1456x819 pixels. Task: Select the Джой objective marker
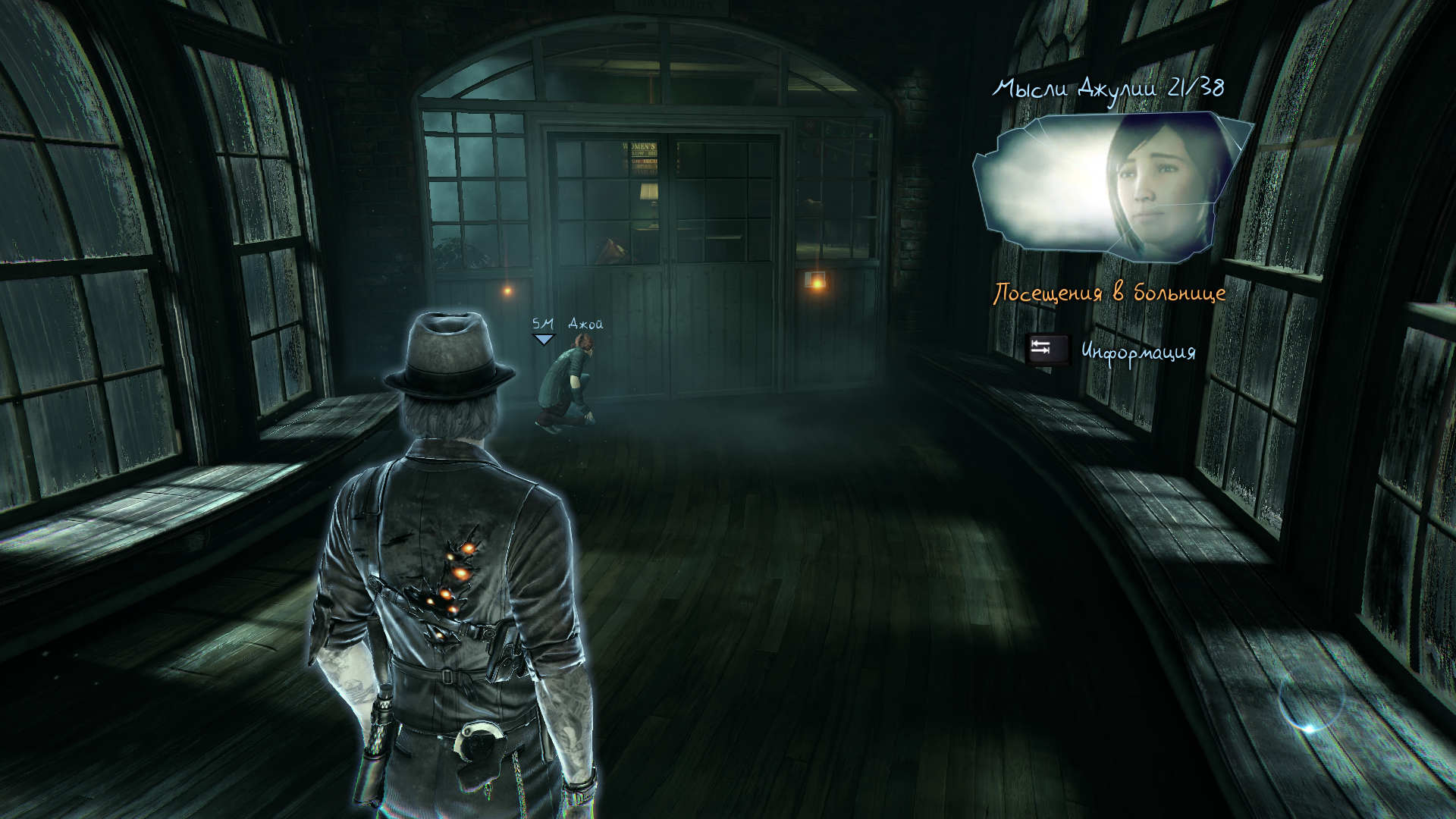click(x=544, y=339)
